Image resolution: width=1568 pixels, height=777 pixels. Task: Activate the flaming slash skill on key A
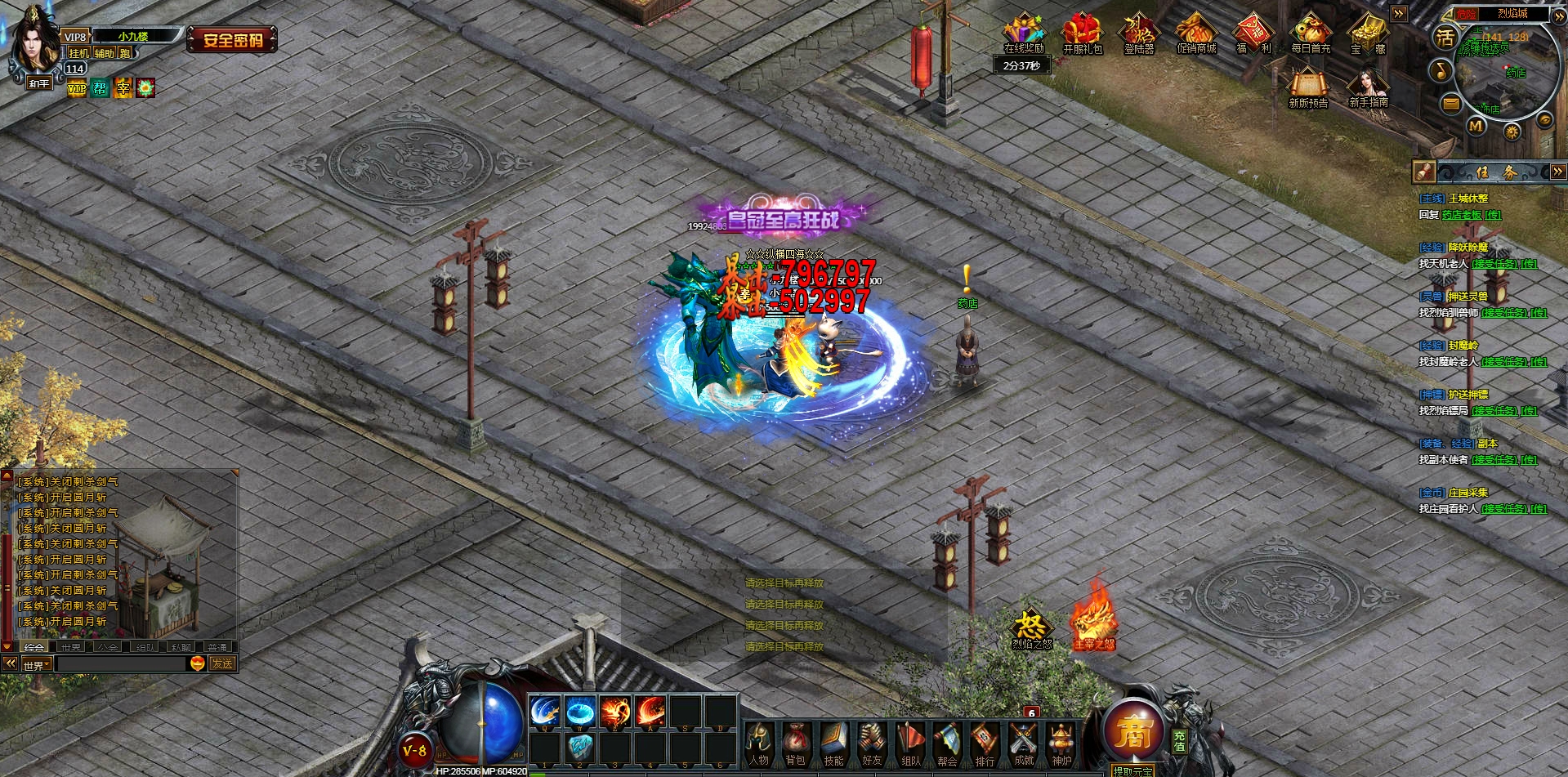pyautogui.click(x=651, y=712)
